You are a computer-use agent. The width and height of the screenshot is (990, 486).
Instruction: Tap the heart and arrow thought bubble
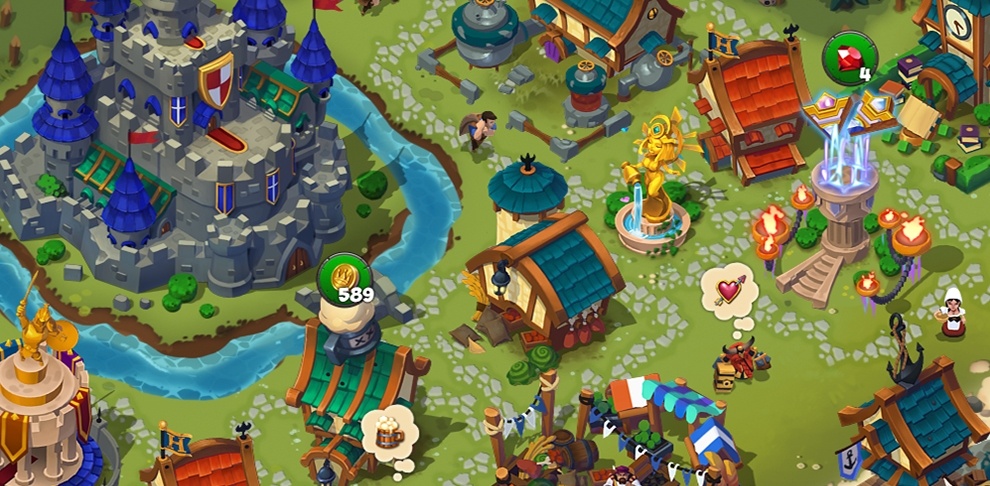click(x=729, y=291)
